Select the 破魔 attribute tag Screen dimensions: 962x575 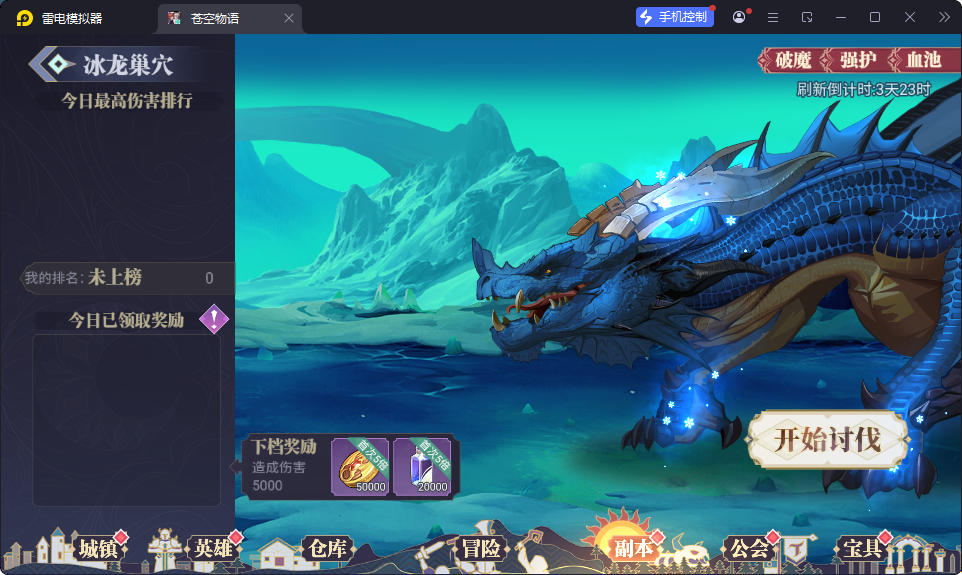[x=793, y=60]
